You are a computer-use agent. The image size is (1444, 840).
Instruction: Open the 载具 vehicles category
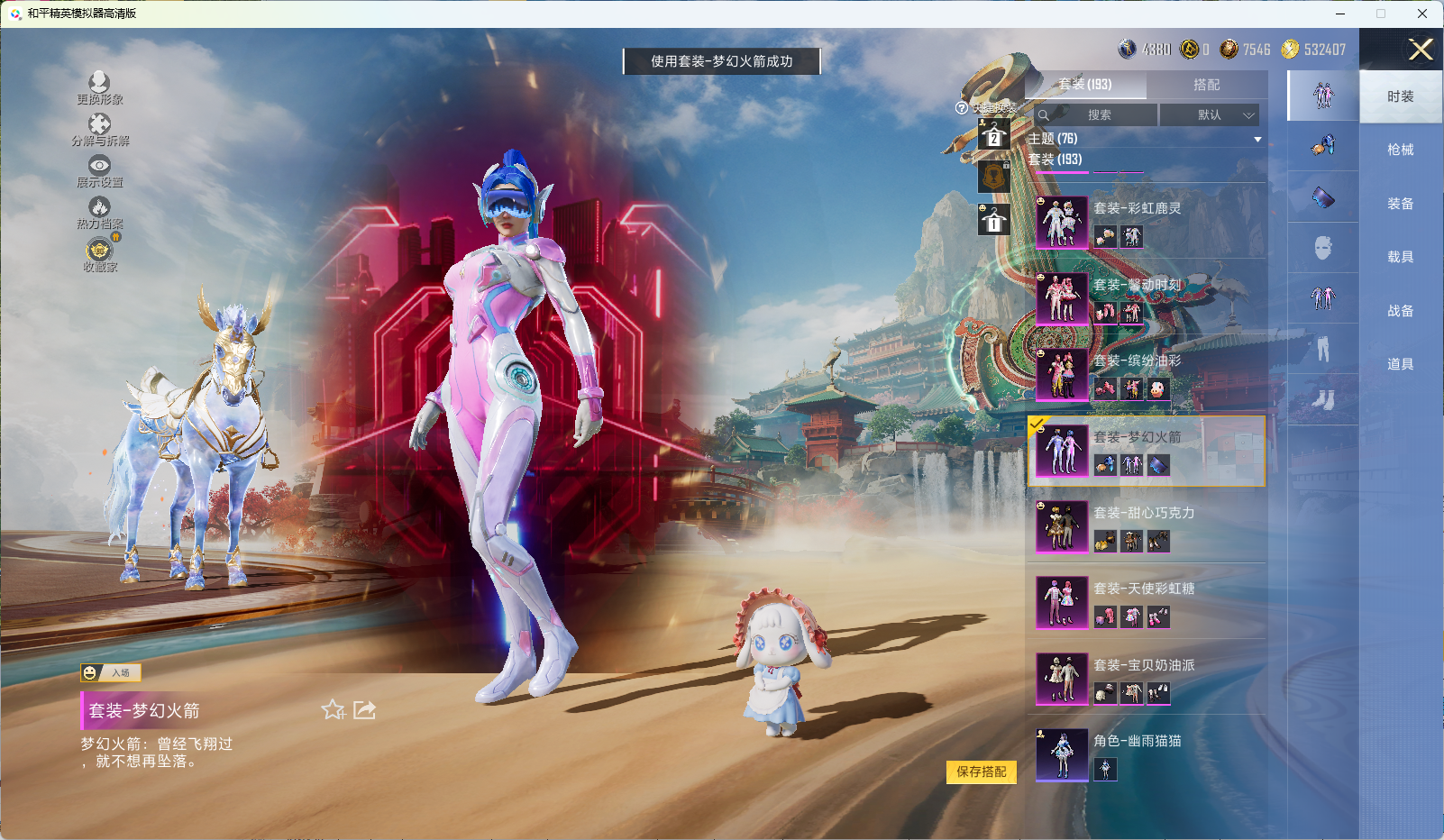1400,257
